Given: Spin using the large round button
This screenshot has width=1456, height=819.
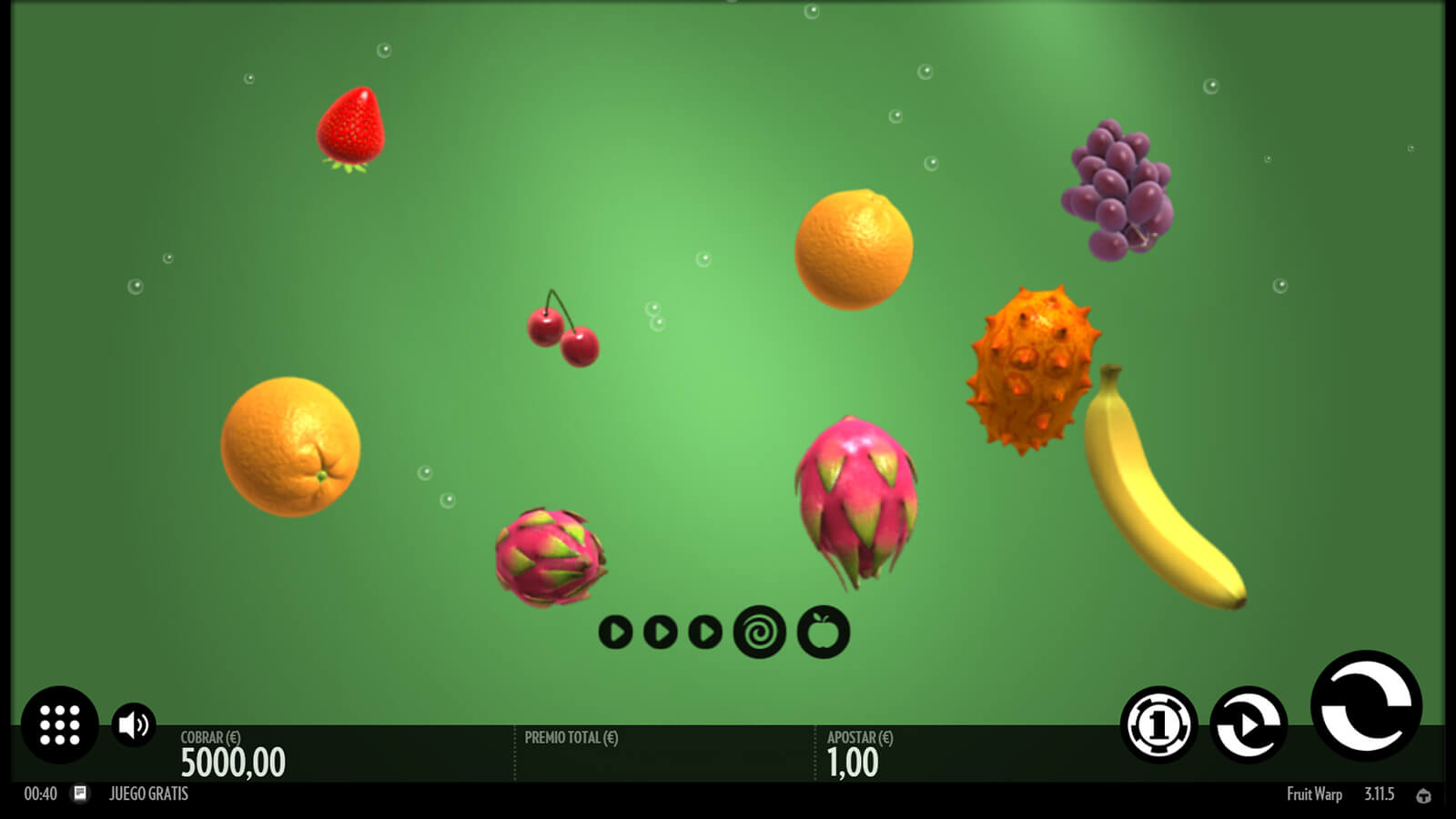Looking at the screenshot, I should coord(1366,705).
